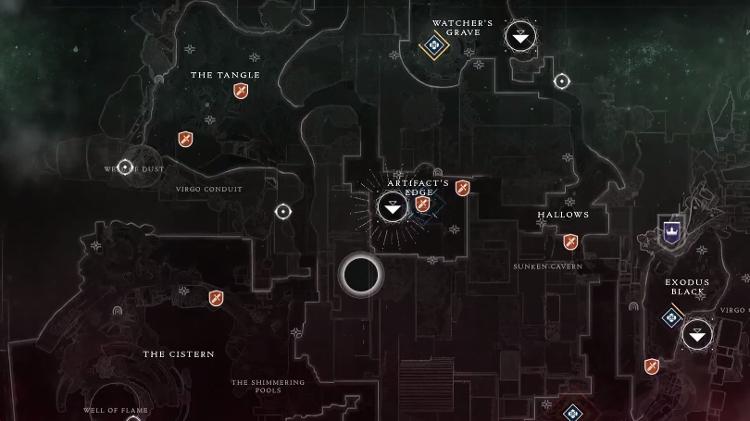Viewport: 750px width, 421px height.
Task: Select the adventure marker under The Tangle
Action: pos(240,91)
